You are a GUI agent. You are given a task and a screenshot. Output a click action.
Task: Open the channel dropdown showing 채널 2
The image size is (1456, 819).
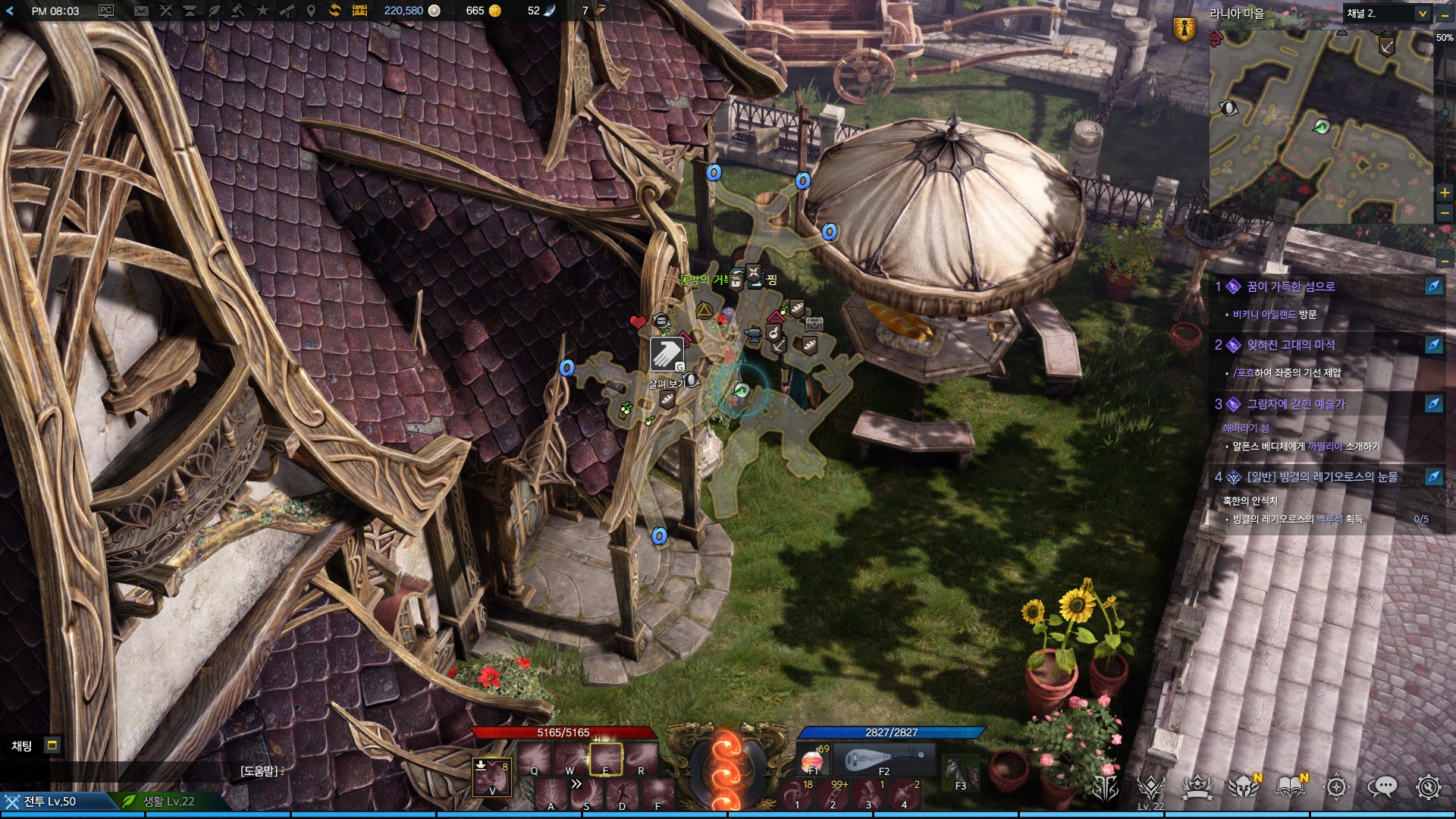point(1387,14)
